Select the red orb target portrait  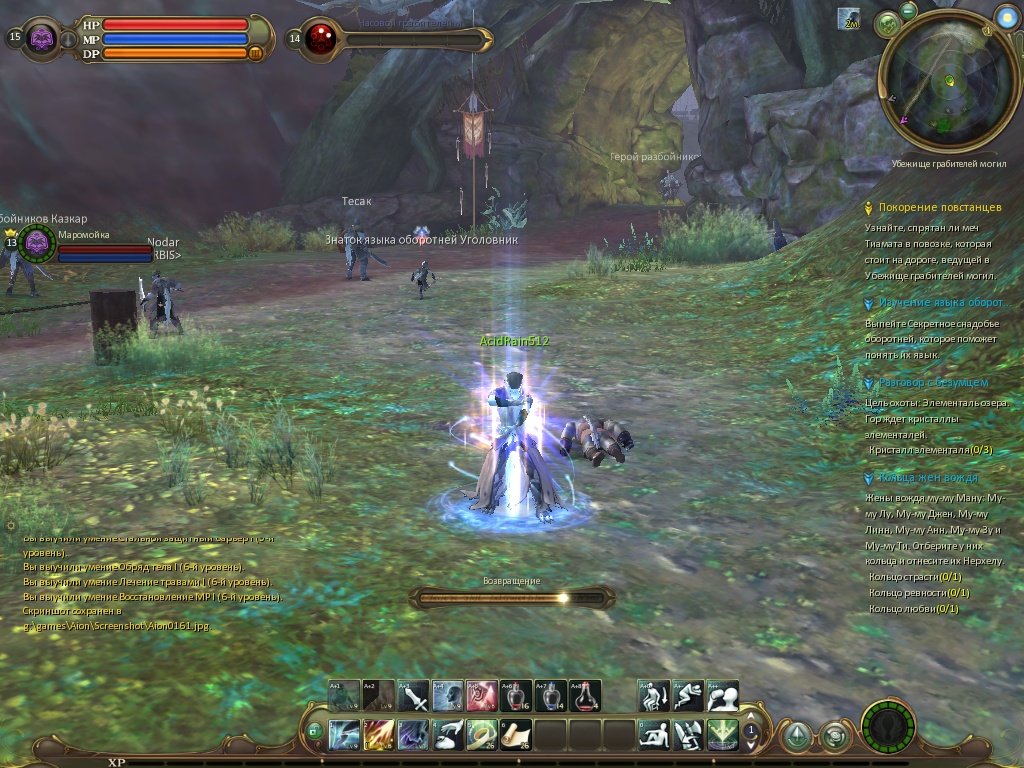[x=320, y=39]
